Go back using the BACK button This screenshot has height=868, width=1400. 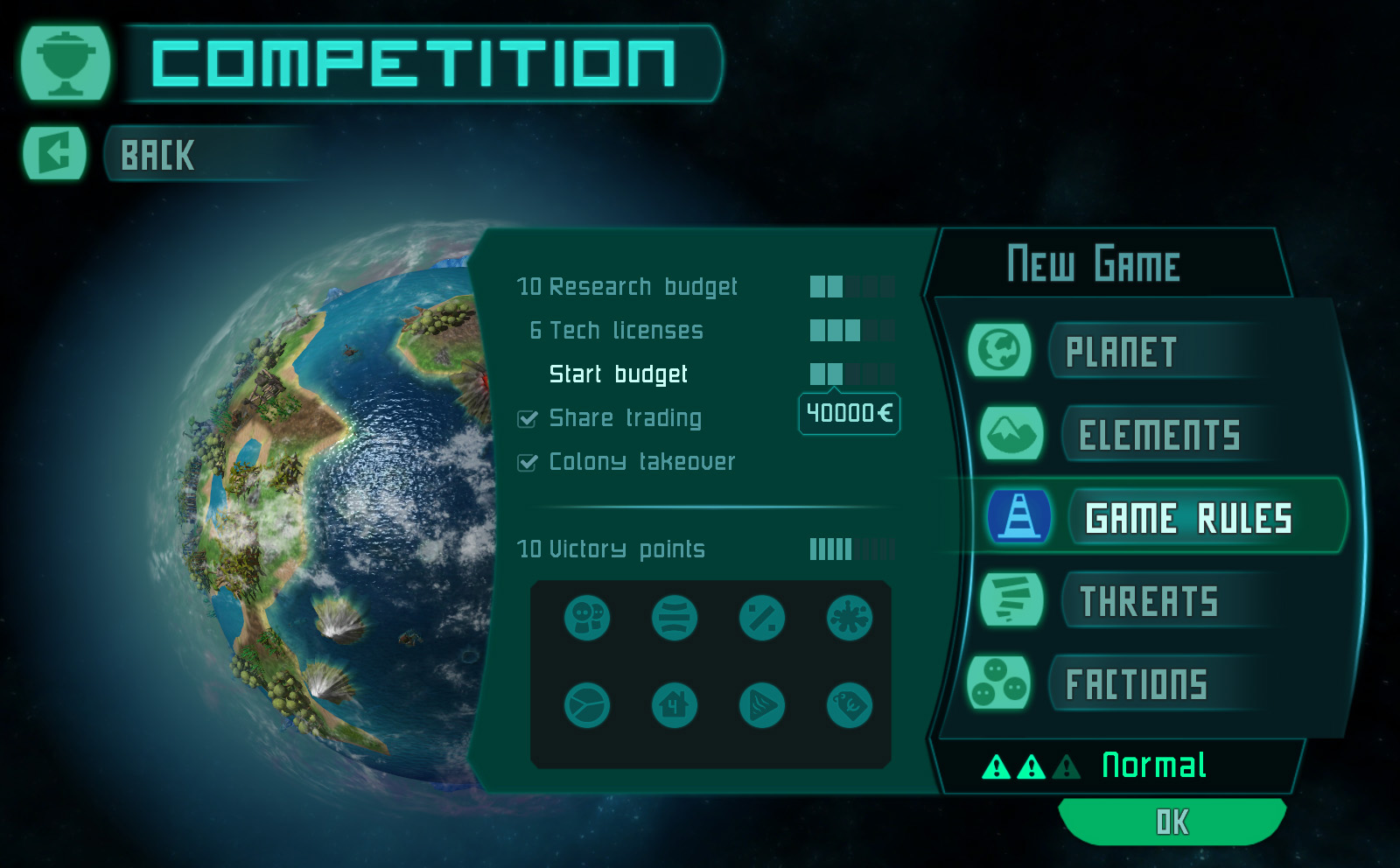point(157,156)
